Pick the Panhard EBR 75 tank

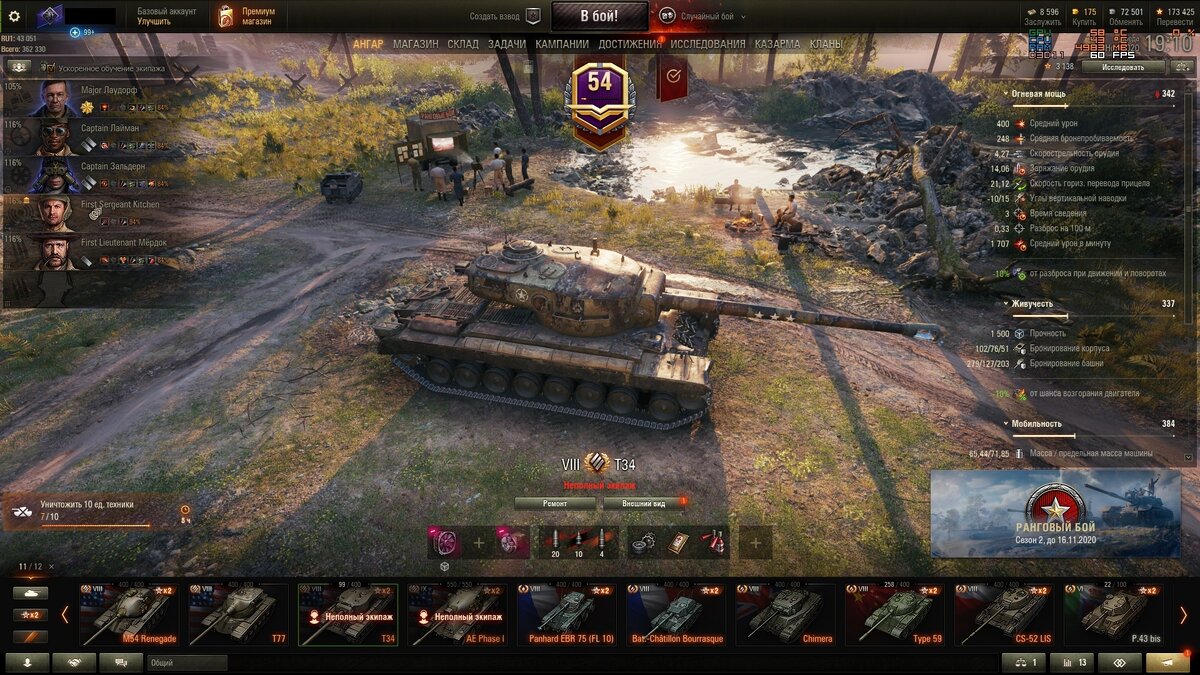(566, 614)
